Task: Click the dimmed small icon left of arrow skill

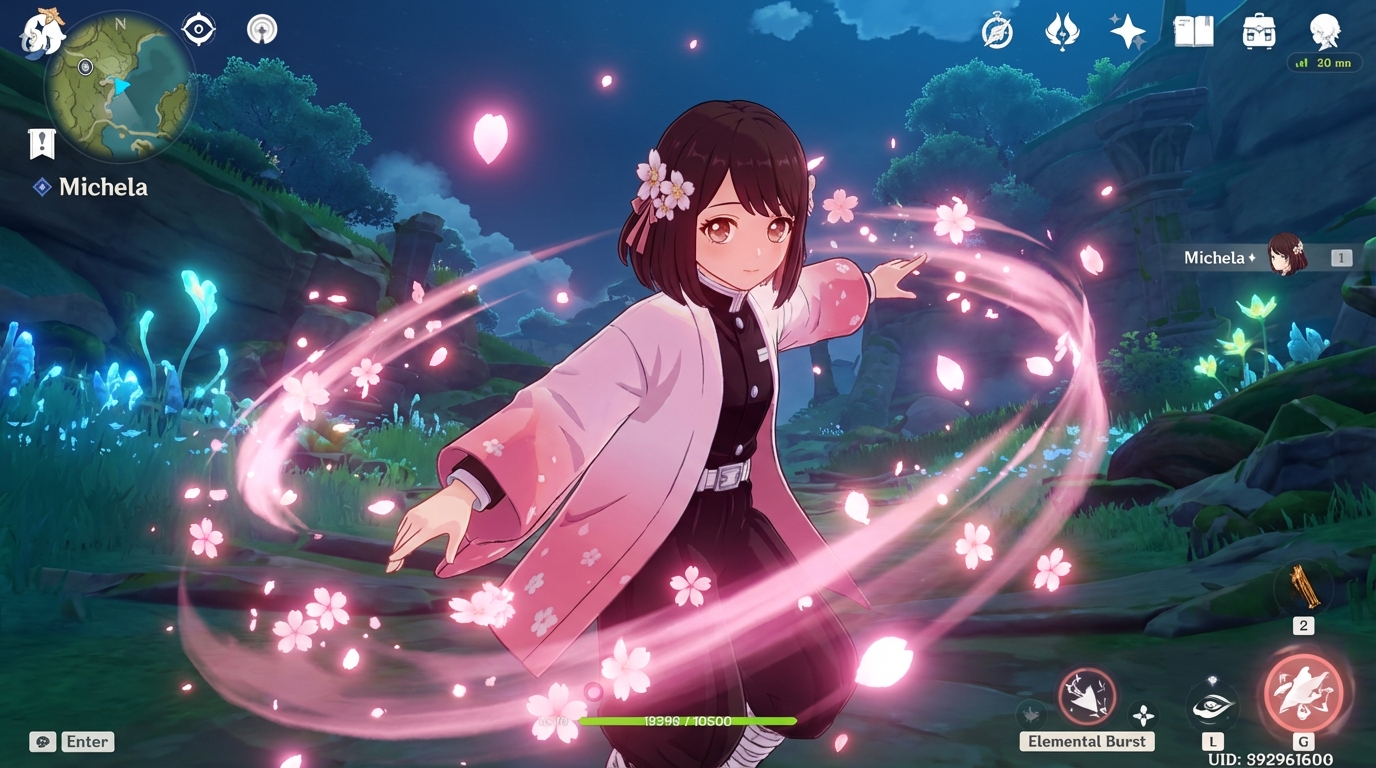Action: pyautogui.click(x=1030, y=714)
